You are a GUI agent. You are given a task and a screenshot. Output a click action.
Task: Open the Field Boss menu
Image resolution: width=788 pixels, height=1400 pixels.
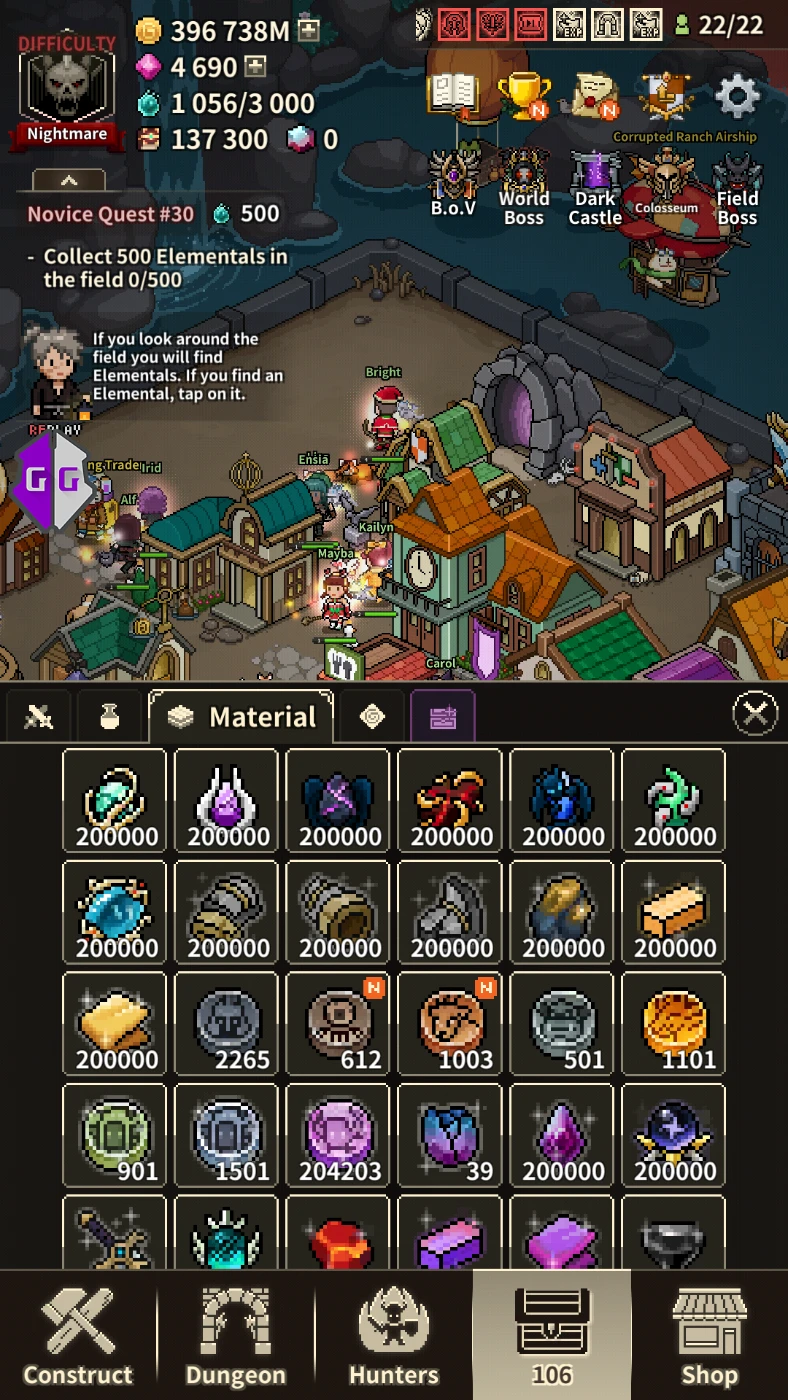tap(737, 187)
